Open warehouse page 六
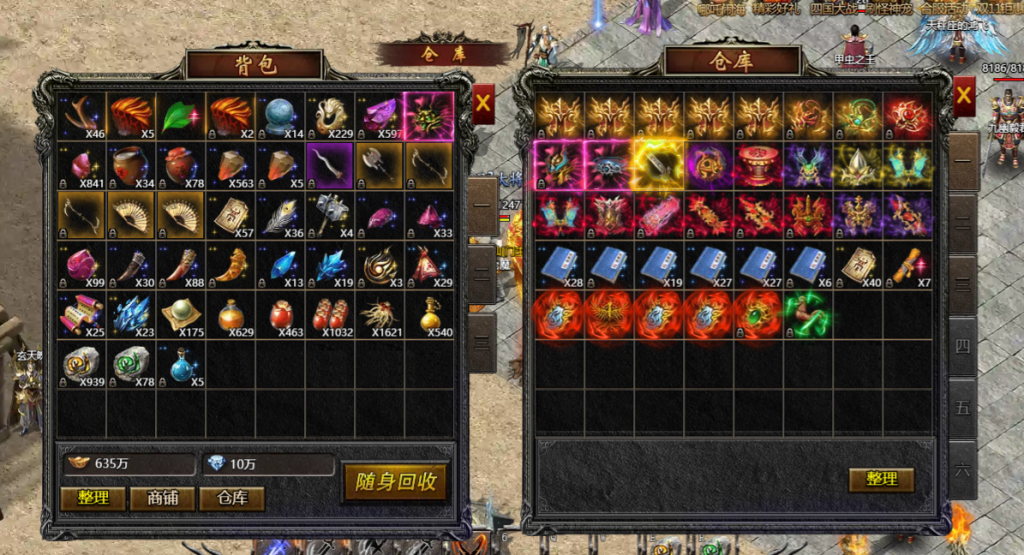Screen dimensions: 1024x555 (x=963, y=467)
